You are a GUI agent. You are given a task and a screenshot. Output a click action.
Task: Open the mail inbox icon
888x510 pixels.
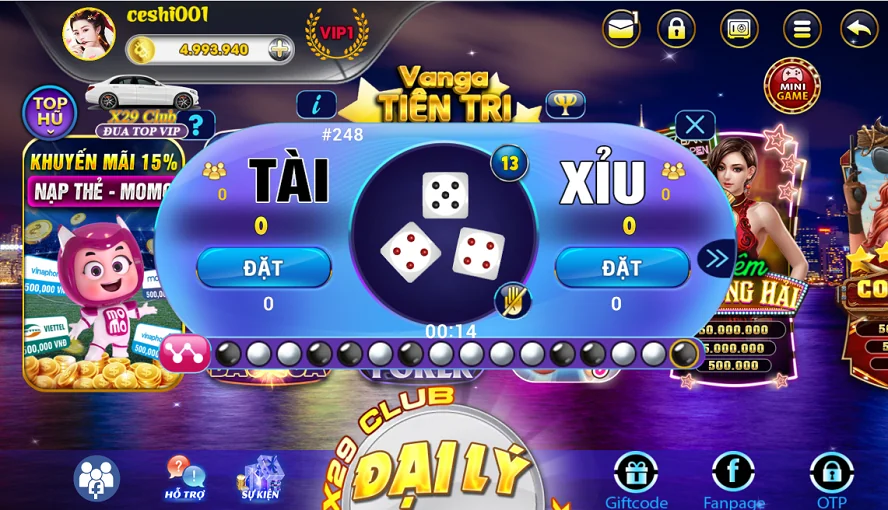tap(621, 28)
